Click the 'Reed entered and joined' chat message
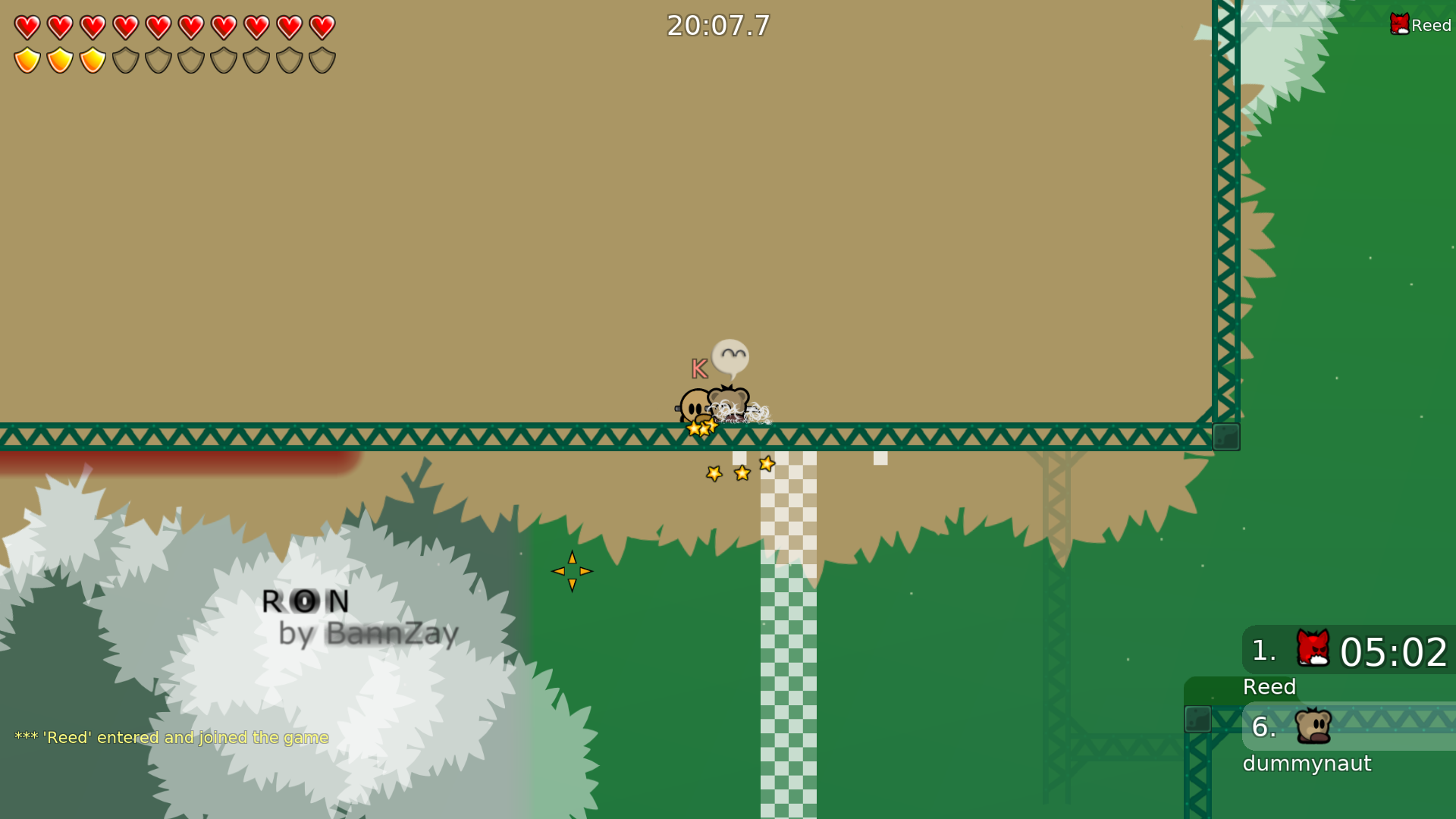This screenshot has height=819, width=1456. [x=171, y=737]
